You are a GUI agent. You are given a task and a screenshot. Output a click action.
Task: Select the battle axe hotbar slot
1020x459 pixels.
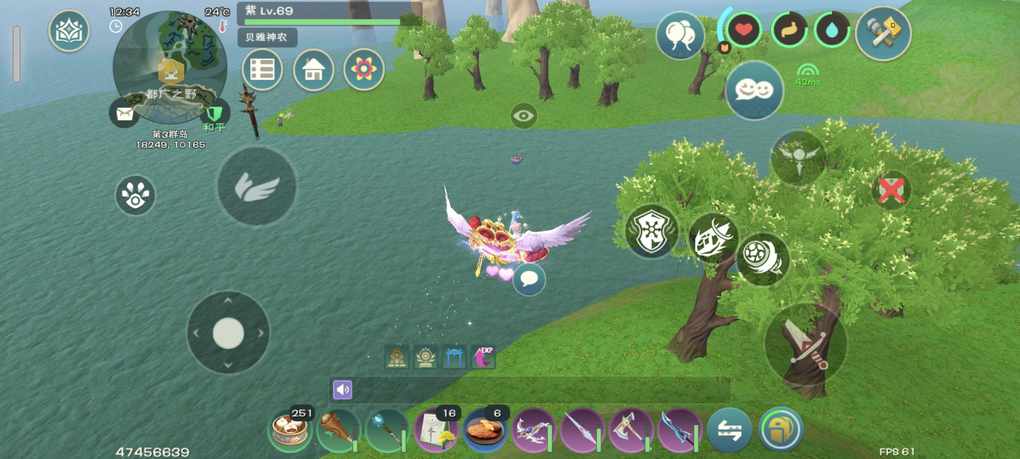point(630,431)
